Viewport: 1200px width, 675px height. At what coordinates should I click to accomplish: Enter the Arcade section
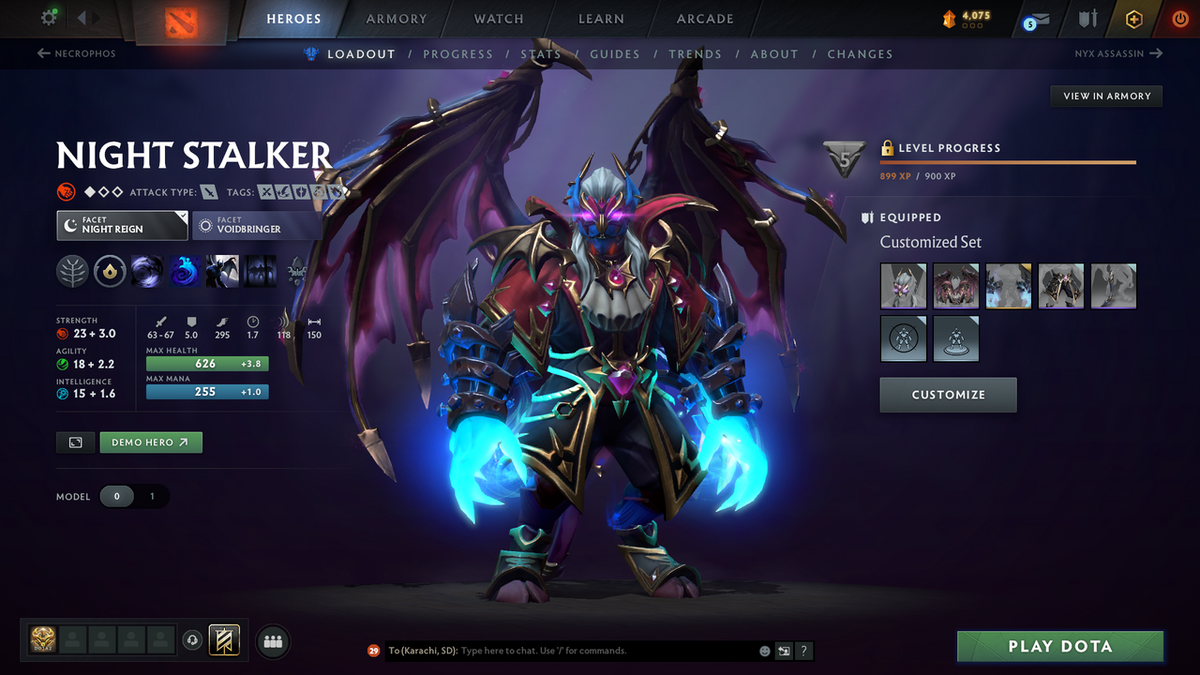704,19
